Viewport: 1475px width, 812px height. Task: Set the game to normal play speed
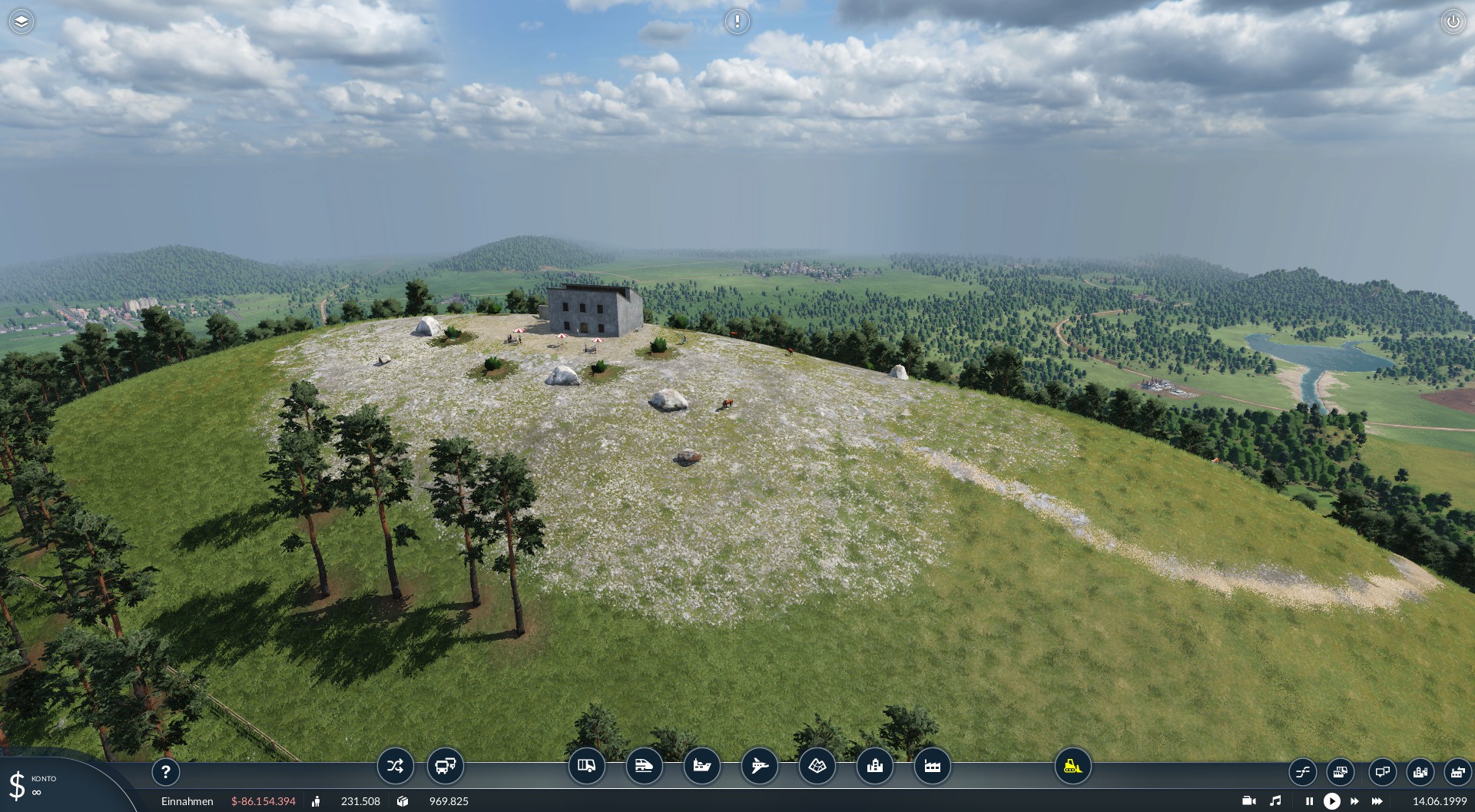point(1331,801)
